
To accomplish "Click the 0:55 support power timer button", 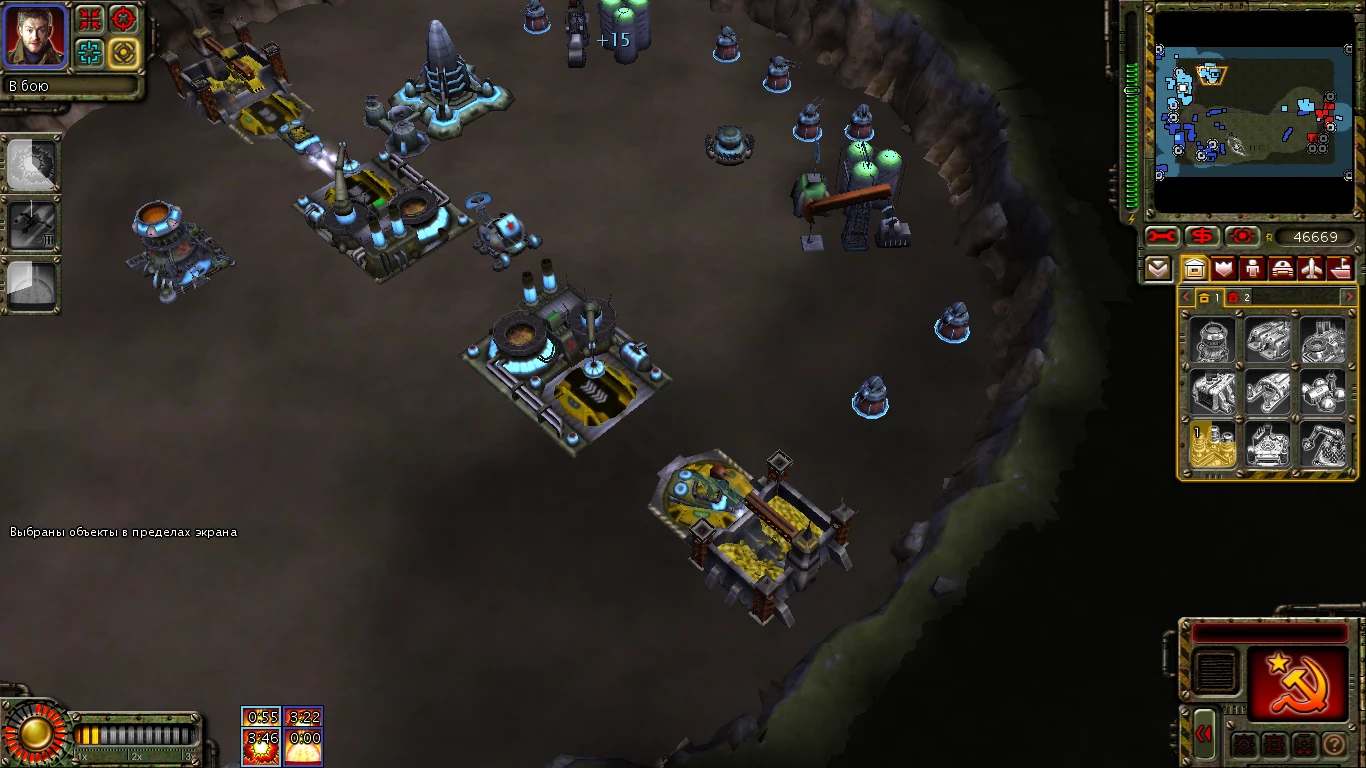I will [x=259, y=718].
